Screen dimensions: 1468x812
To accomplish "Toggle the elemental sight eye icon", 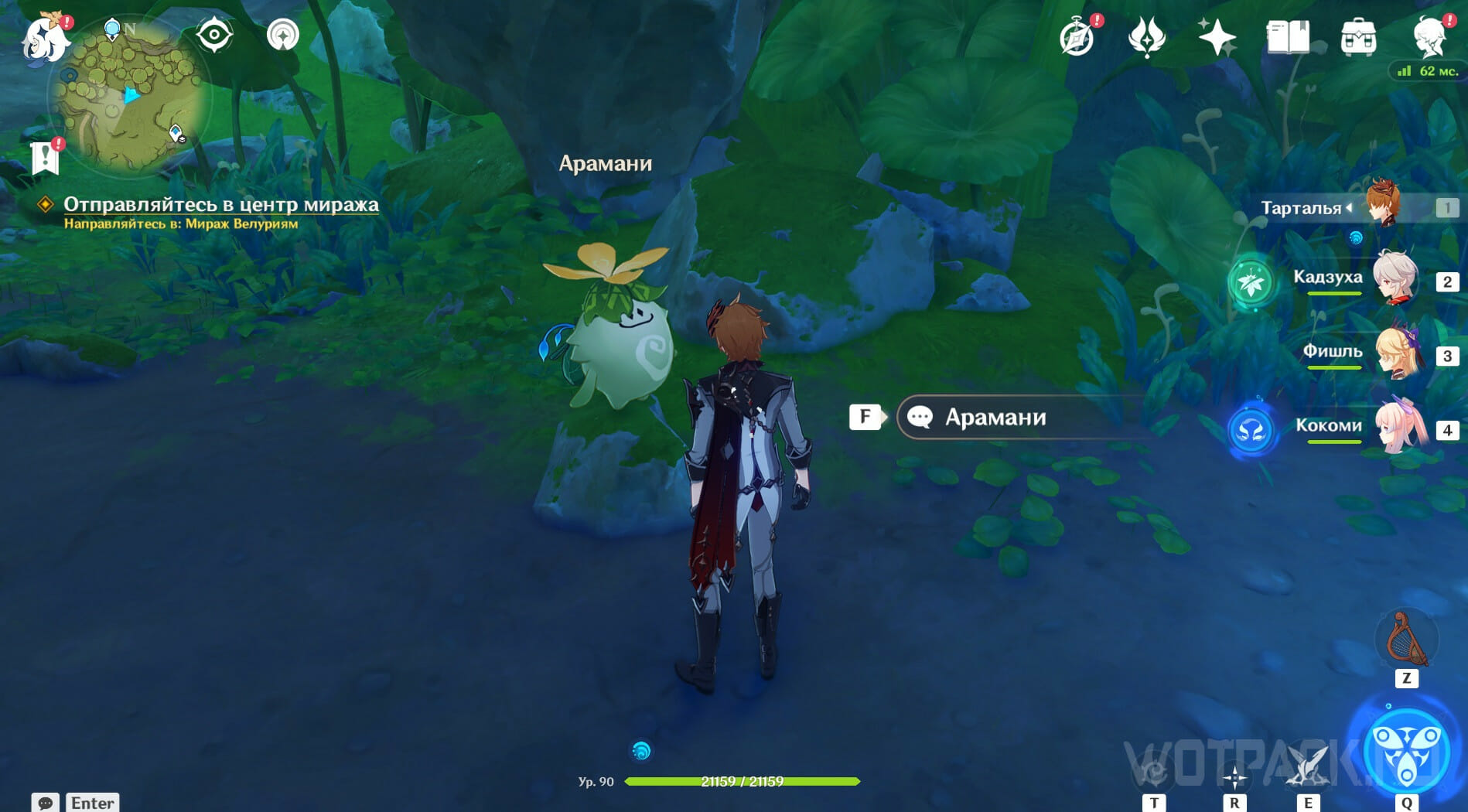I will tap(214, 36).
